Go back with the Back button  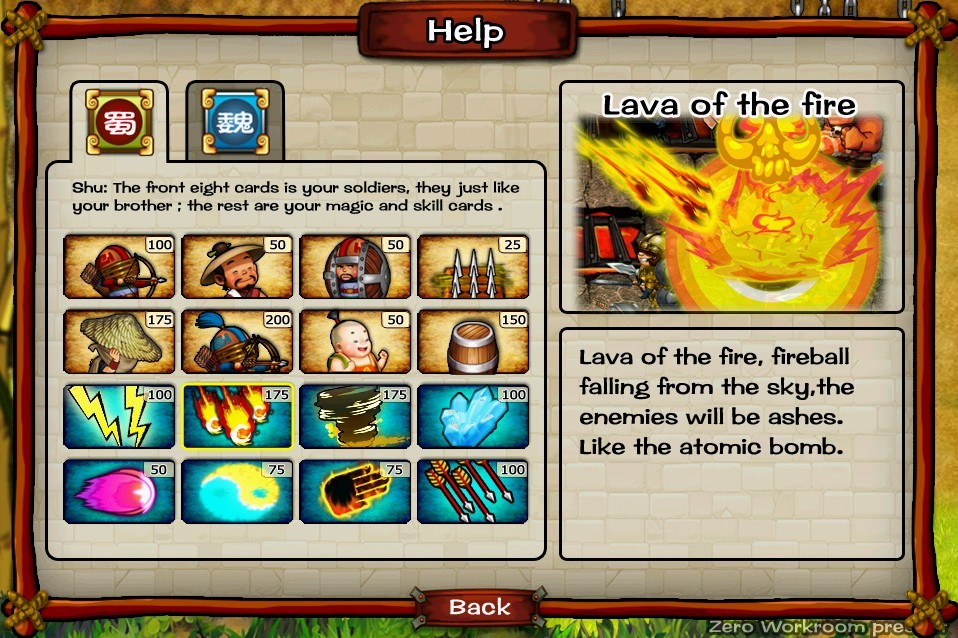coord(479,607)
